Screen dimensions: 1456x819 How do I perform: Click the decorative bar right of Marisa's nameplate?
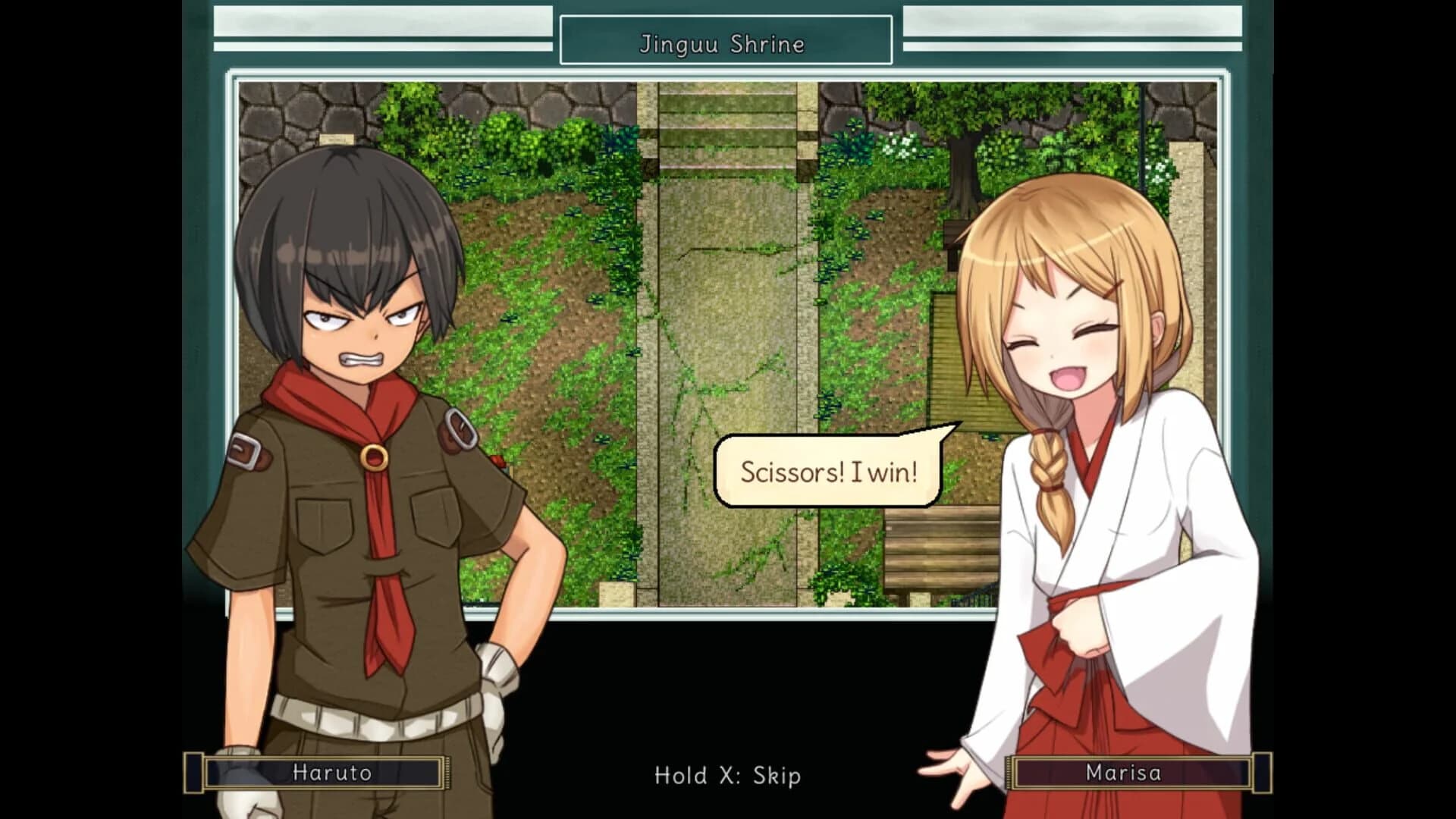[1261, 773]
